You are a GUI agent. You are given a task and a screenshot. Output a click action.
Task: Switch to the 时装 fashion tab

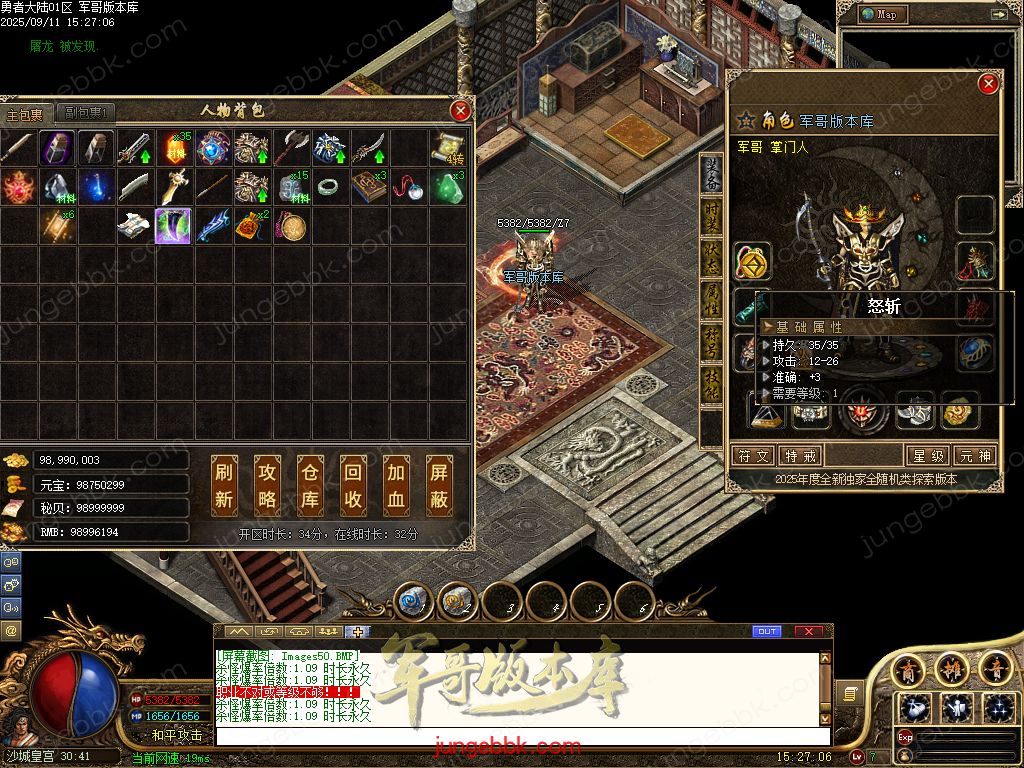click(x=711, y=216)
